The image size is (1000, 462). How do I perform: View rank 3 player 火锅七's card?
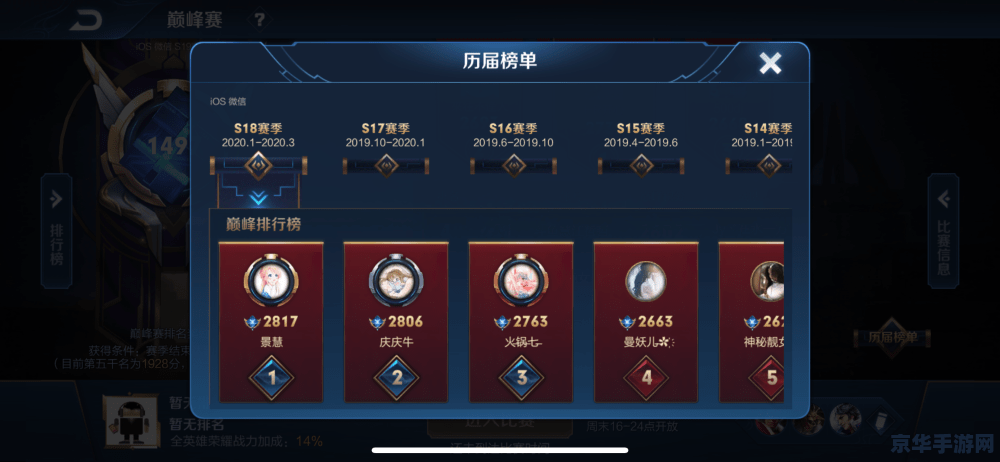[x=521, y=321]
